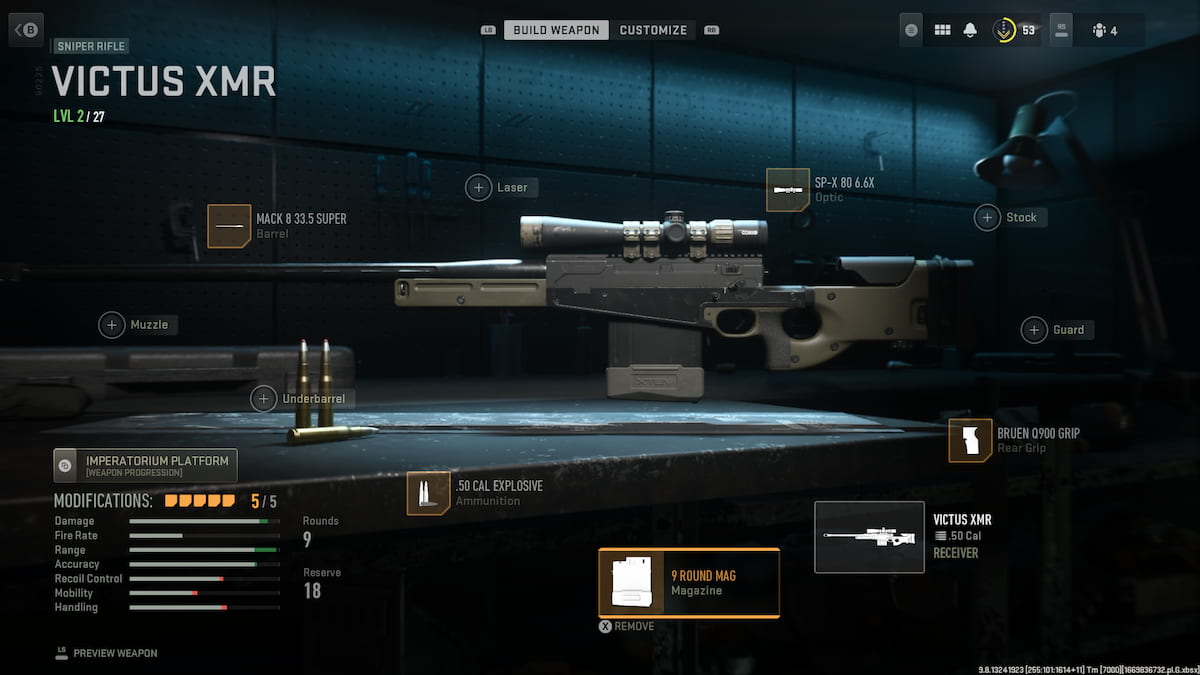
Task: Add a Stock attachment
Action: pos(988,217)
